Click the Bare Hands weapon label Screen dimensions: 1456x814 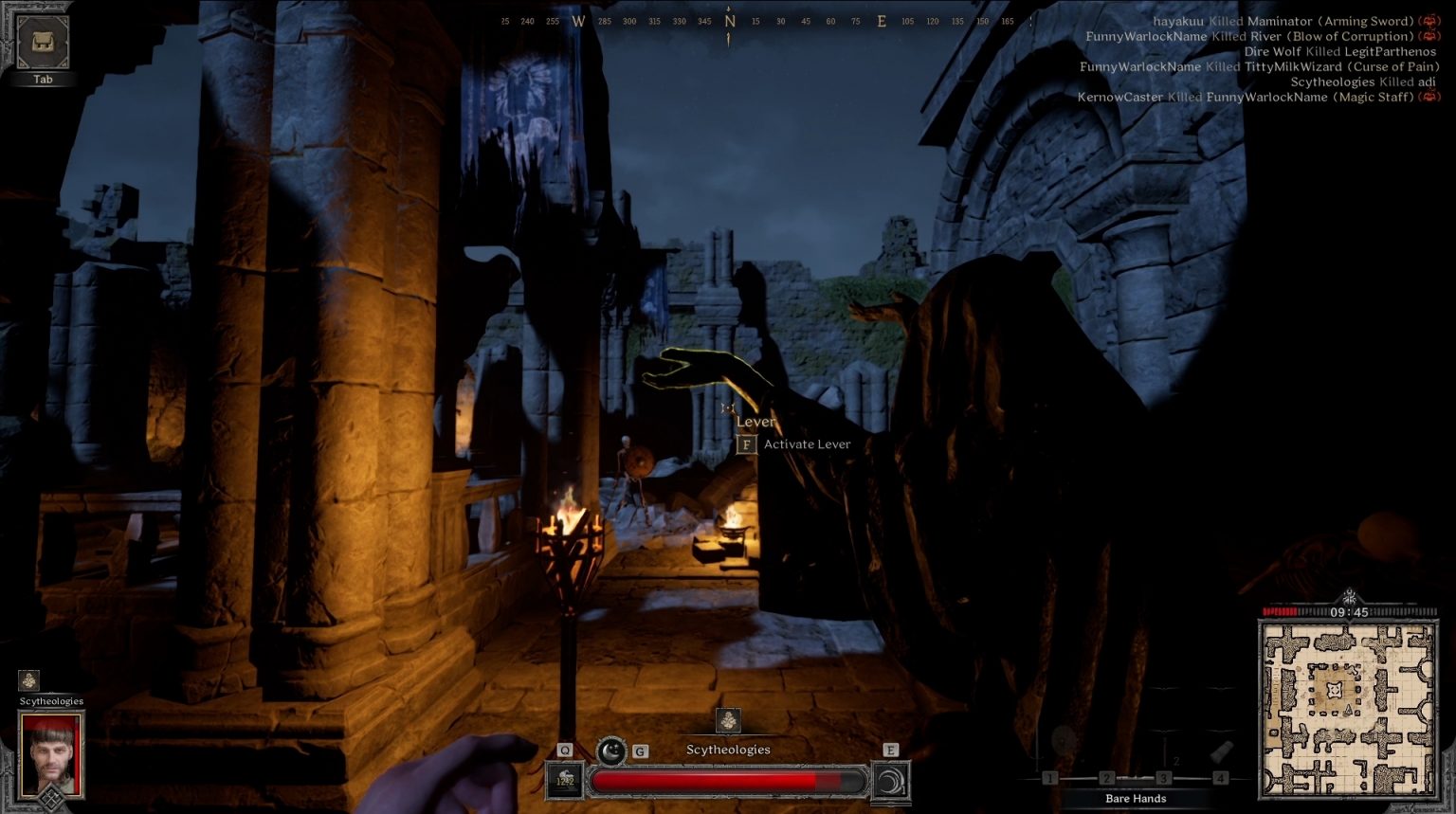point(1135,799)
